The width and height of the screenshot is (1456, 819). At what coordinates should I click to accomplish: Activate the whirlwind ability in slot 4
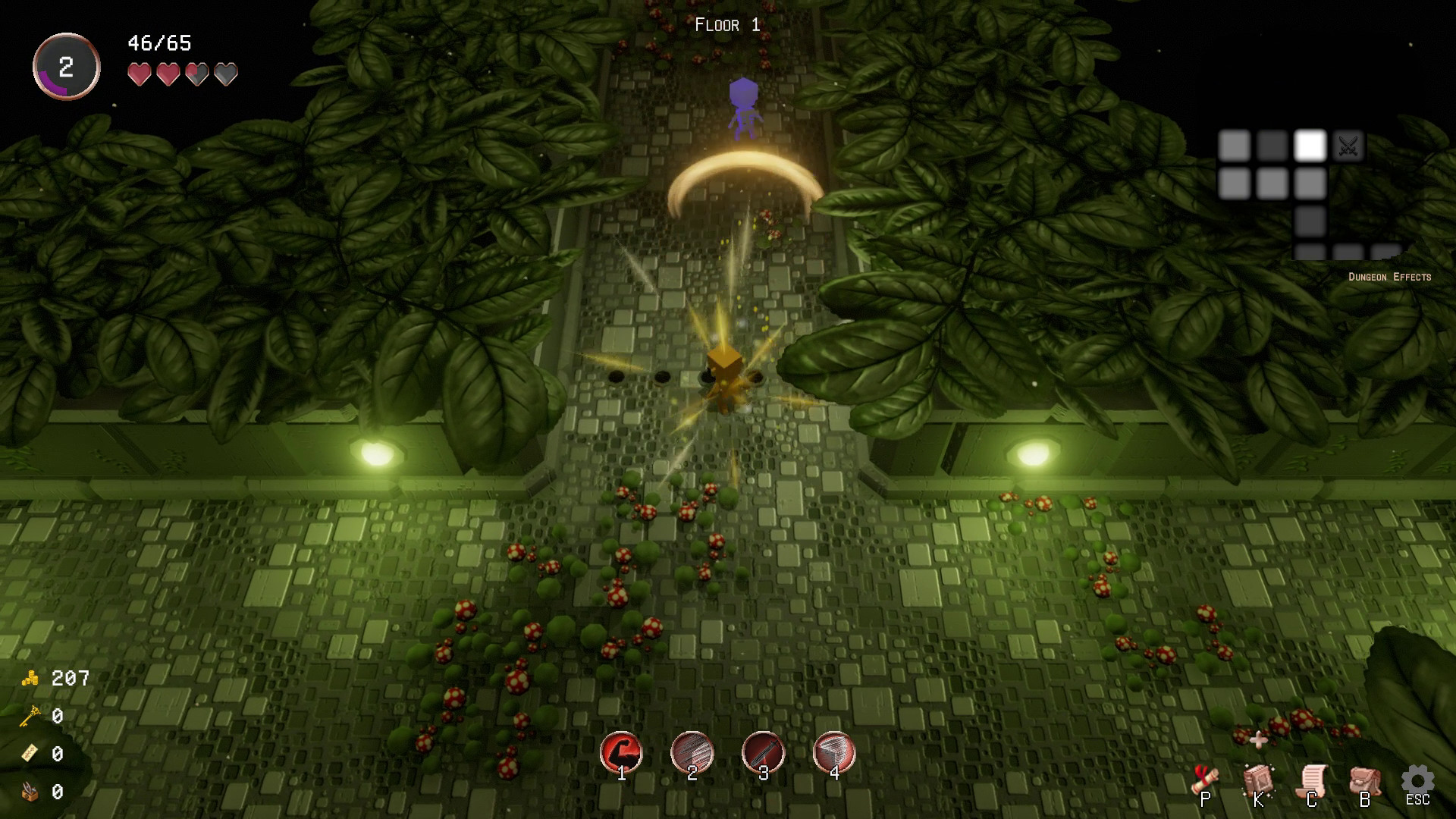(834, 752)
